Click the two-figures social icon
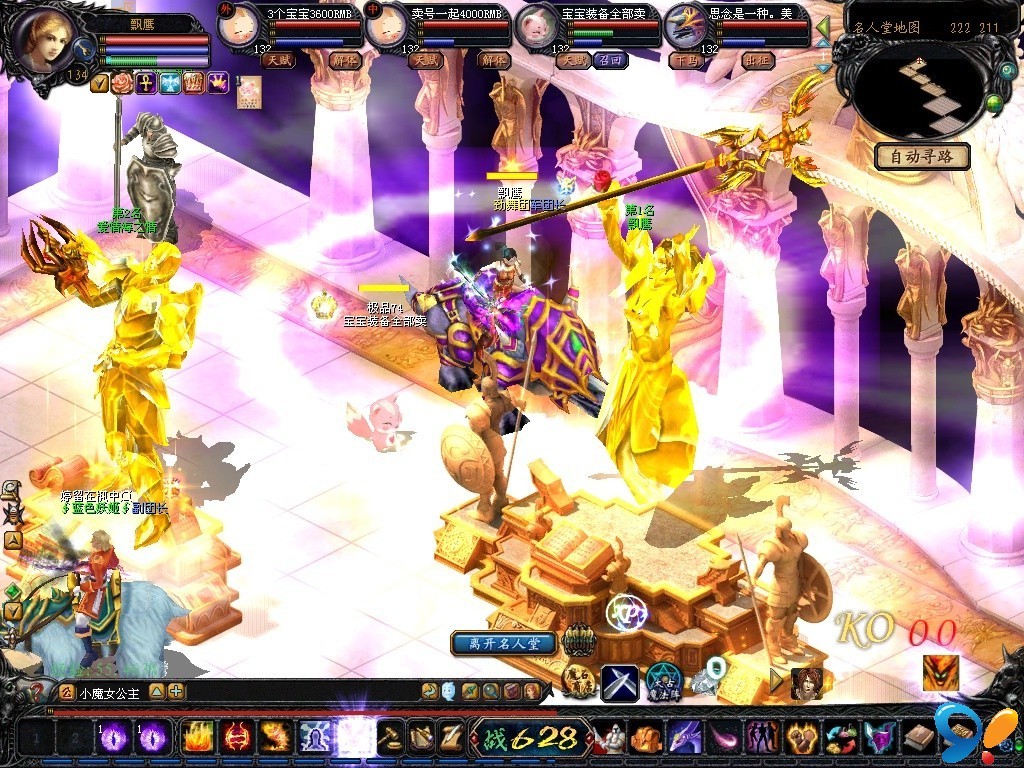 tap(764, 738)
